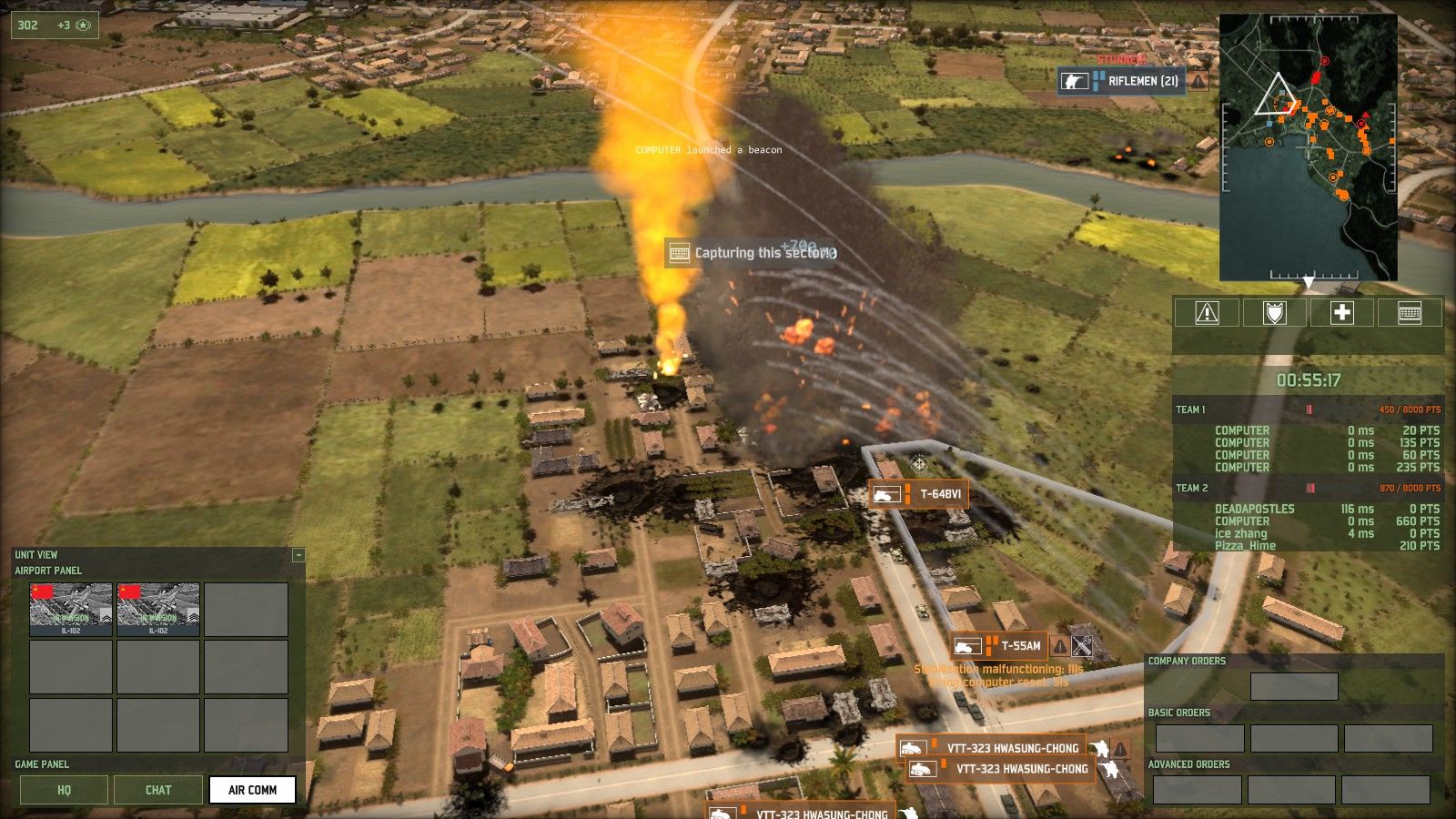Click DEADAPOSTLES in the Team 2 list
Viewport: 1456px width, 819px height.
click(x=1254, y=510)
